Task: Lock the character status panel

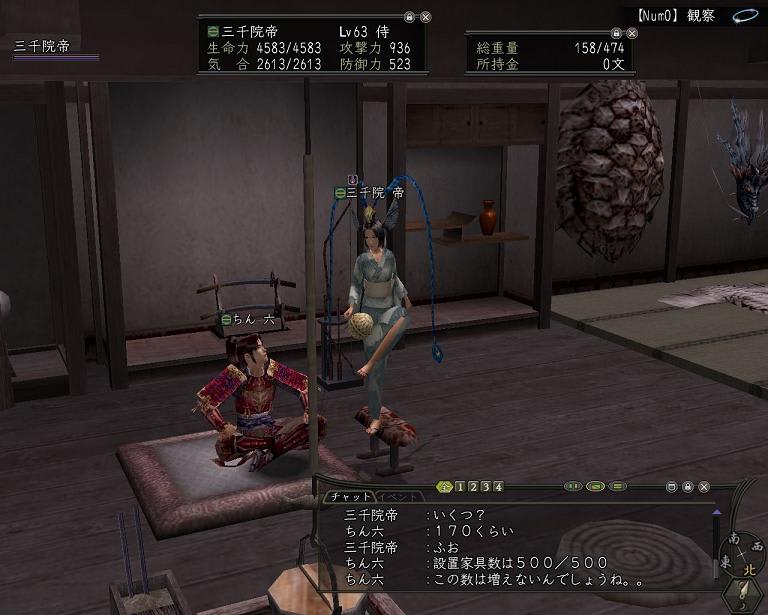Action: click(x=409, y=17)
